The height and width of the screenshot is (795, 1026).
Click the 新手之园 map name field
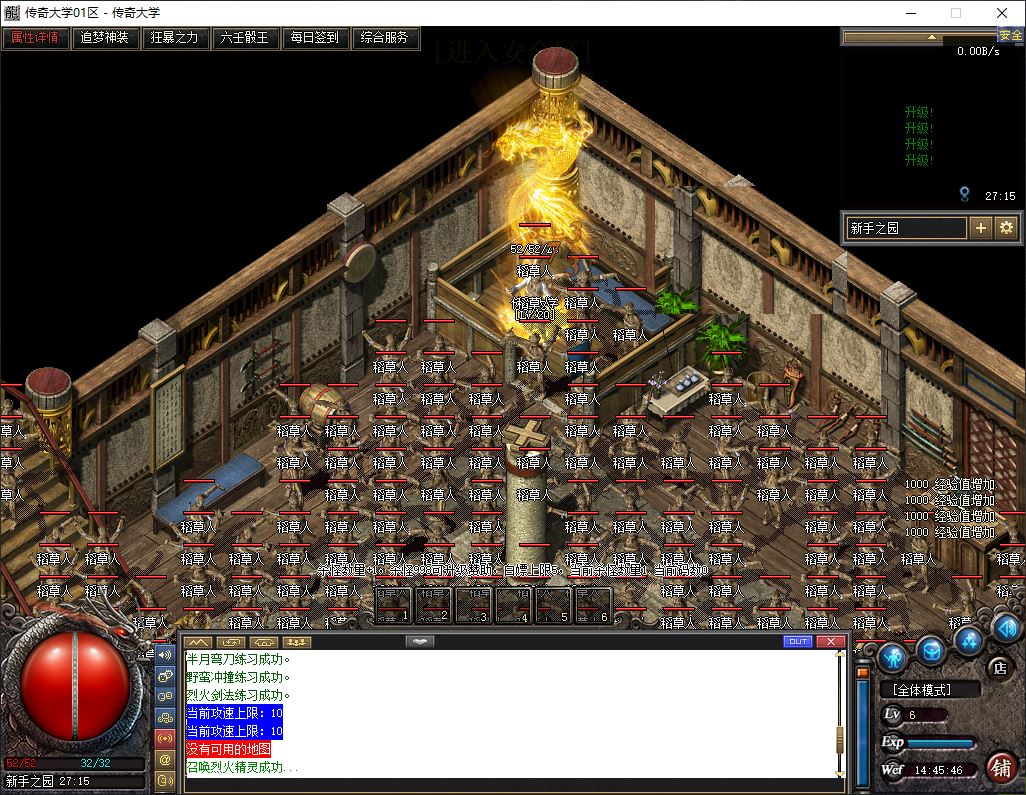coord(906,228)
